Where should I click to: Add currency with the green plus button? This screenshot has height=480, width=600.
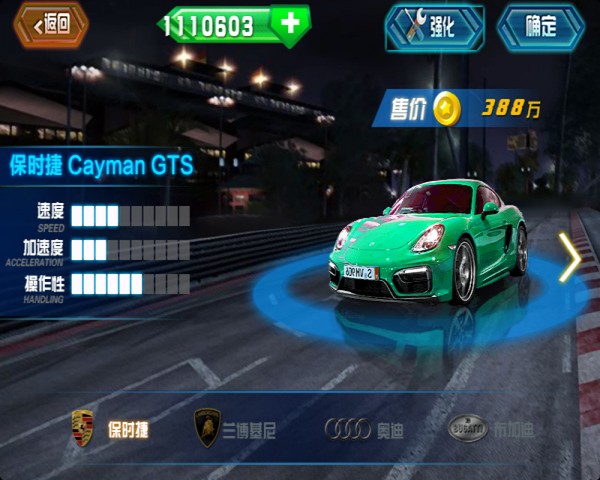(290, 25)
